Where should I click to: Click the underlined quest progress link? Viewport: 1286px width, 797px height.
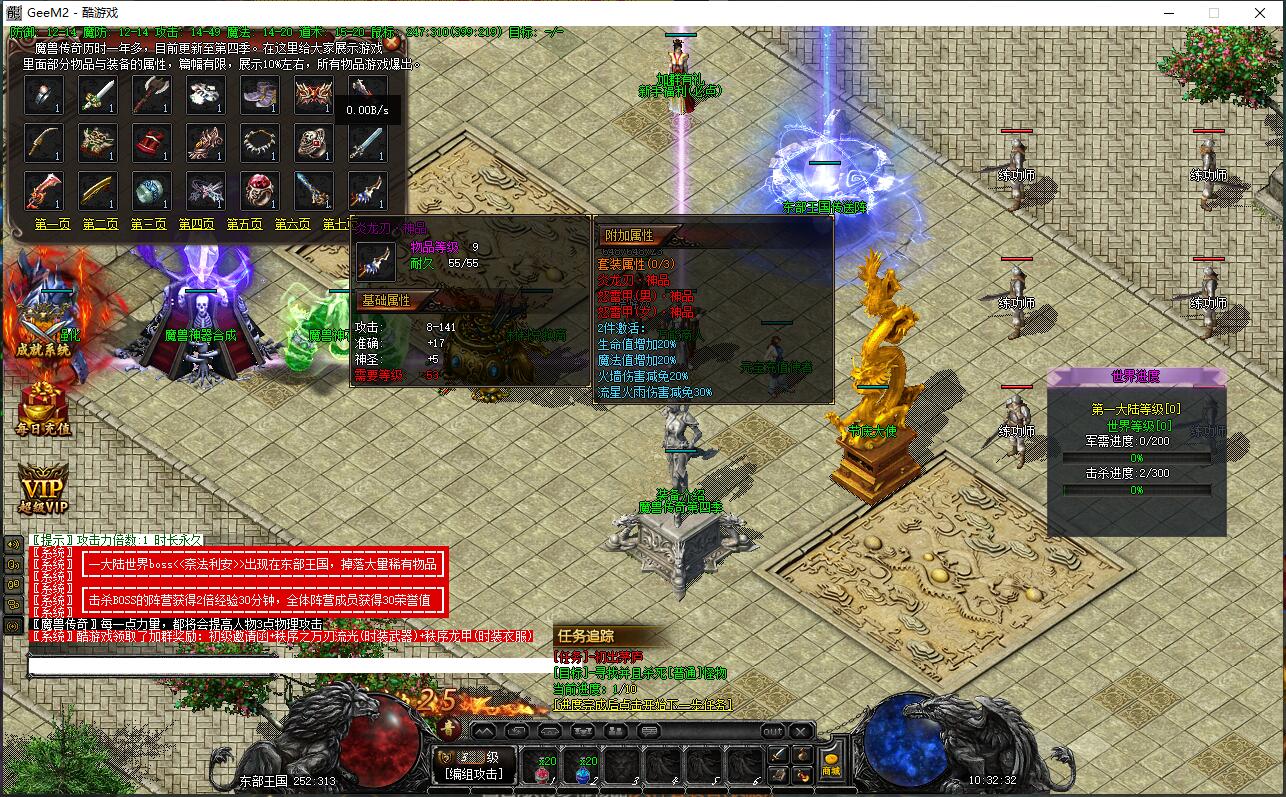pos(643,705)
